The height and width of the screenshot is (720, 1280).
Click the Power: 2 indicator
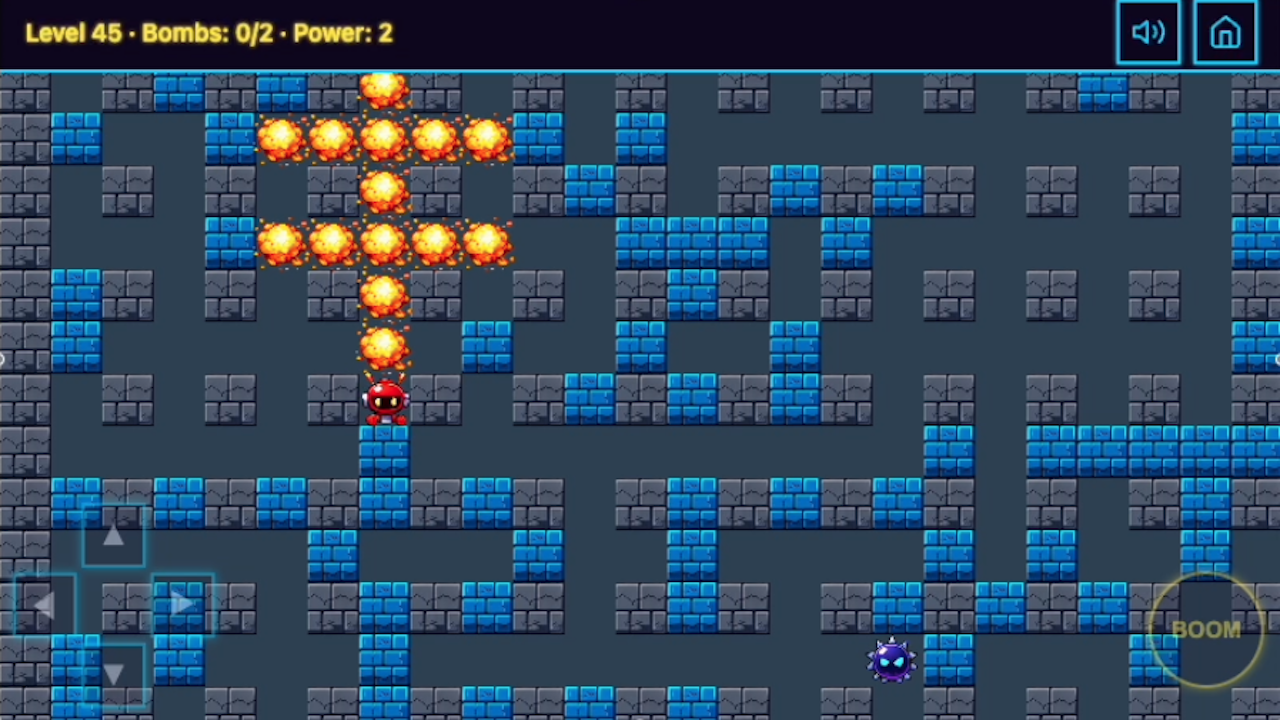click(343, 33)
